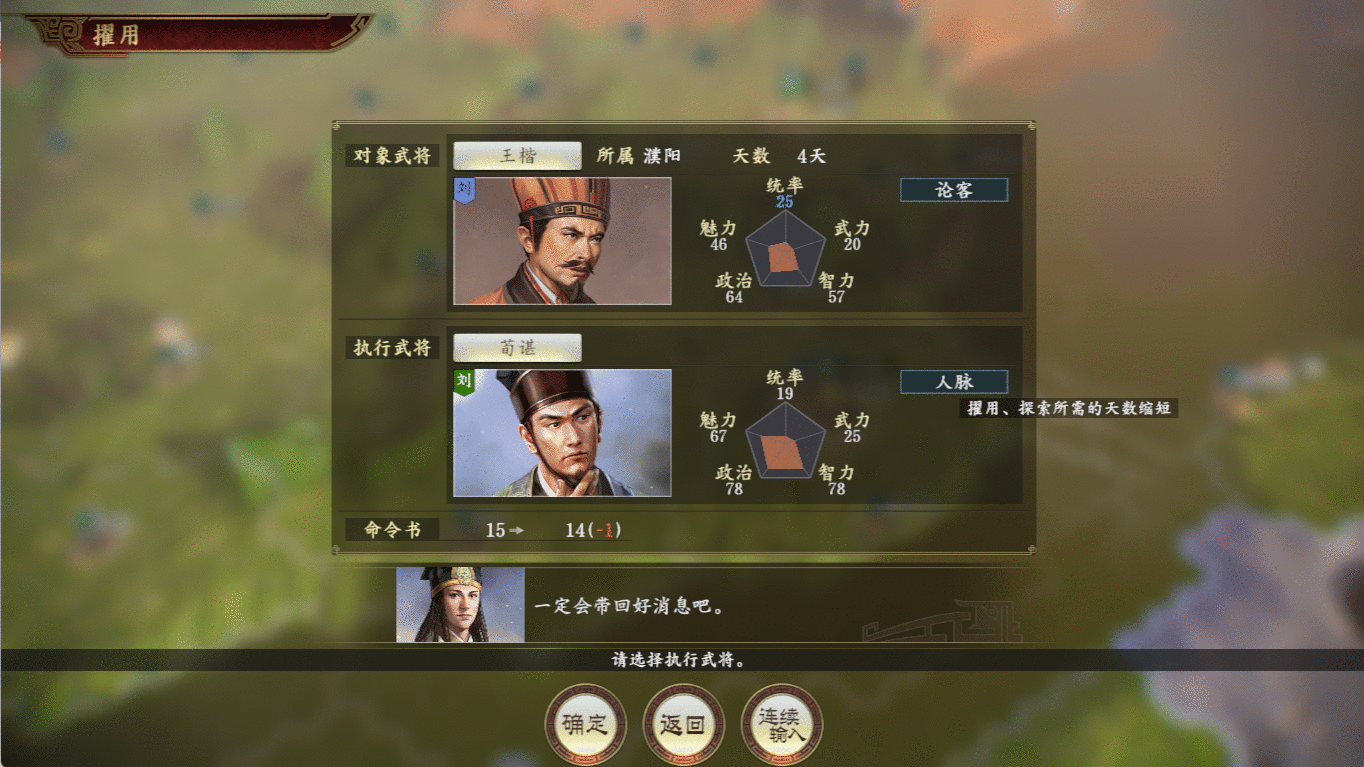The image size is (1364, 767).
Task: Click the 人脉 skill icon of 荀谌
Action: pos(953,381)
